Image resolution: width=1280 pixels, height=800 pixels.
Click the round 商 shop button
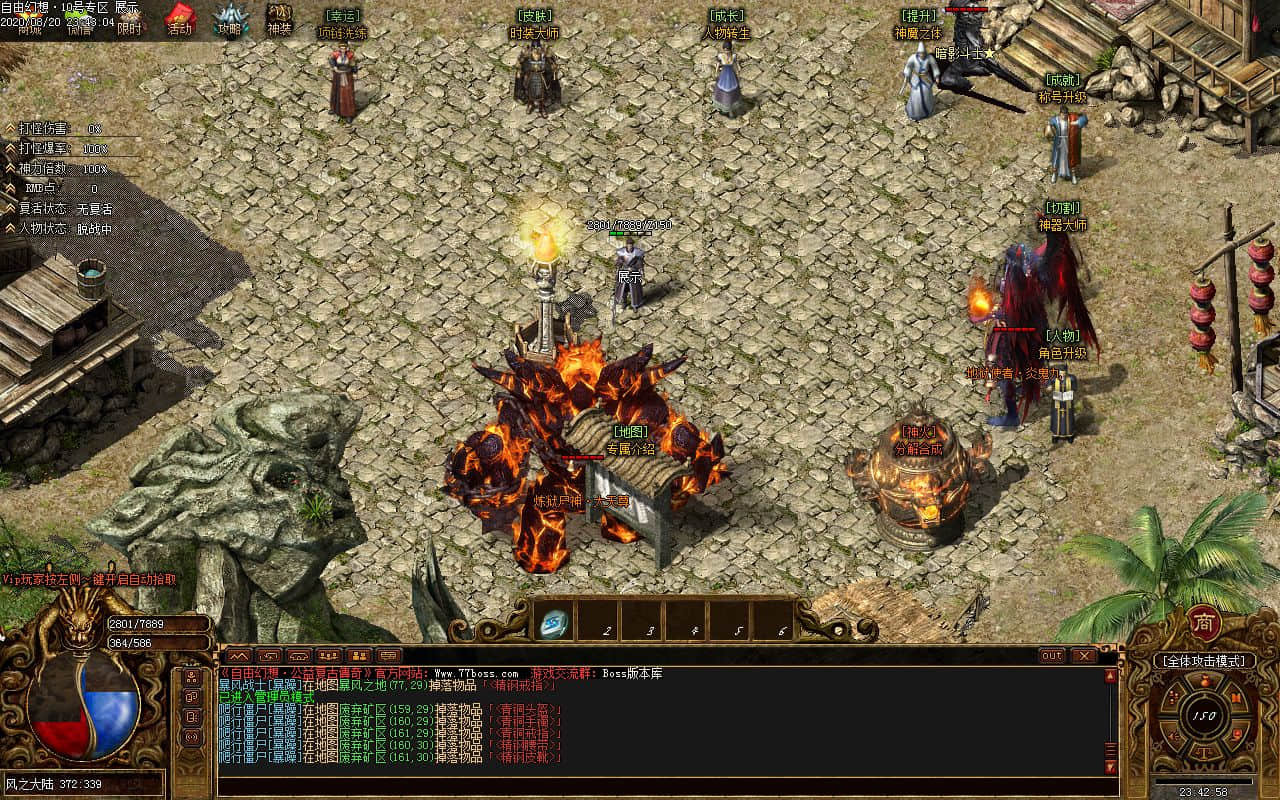point(1203,623)
